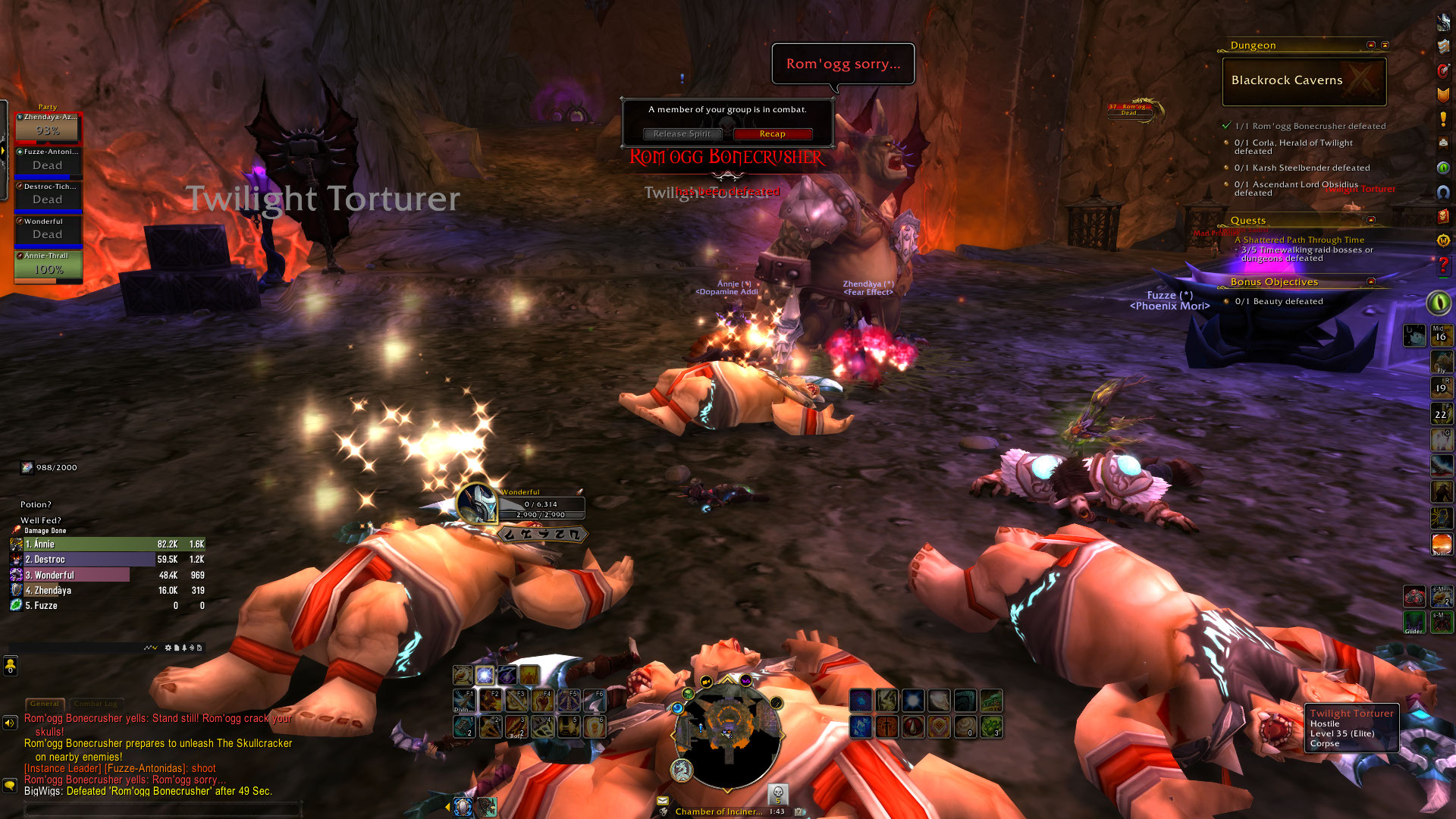Switch to the Combat Log tab

point(96,704)
